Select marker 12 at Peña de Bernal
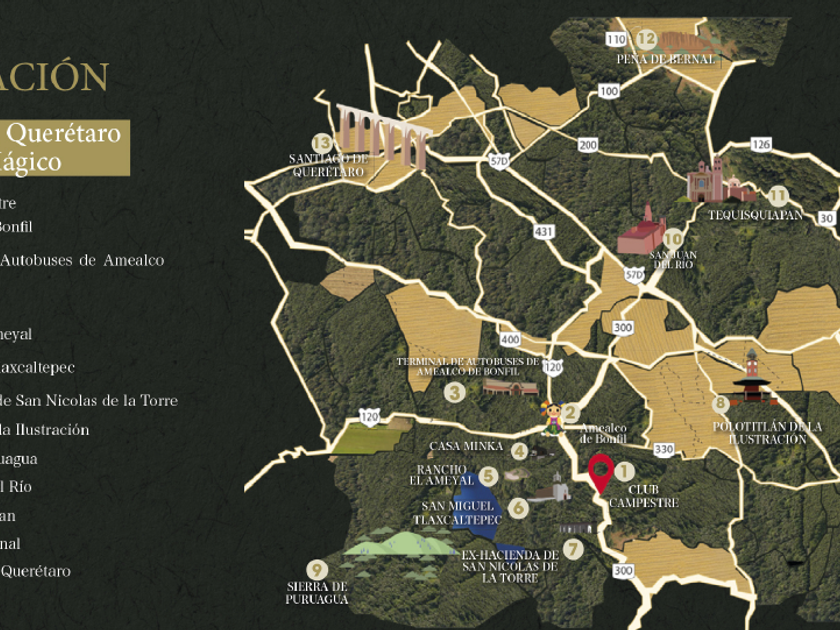This screenshot has height=630, width=840. (647, 40)
